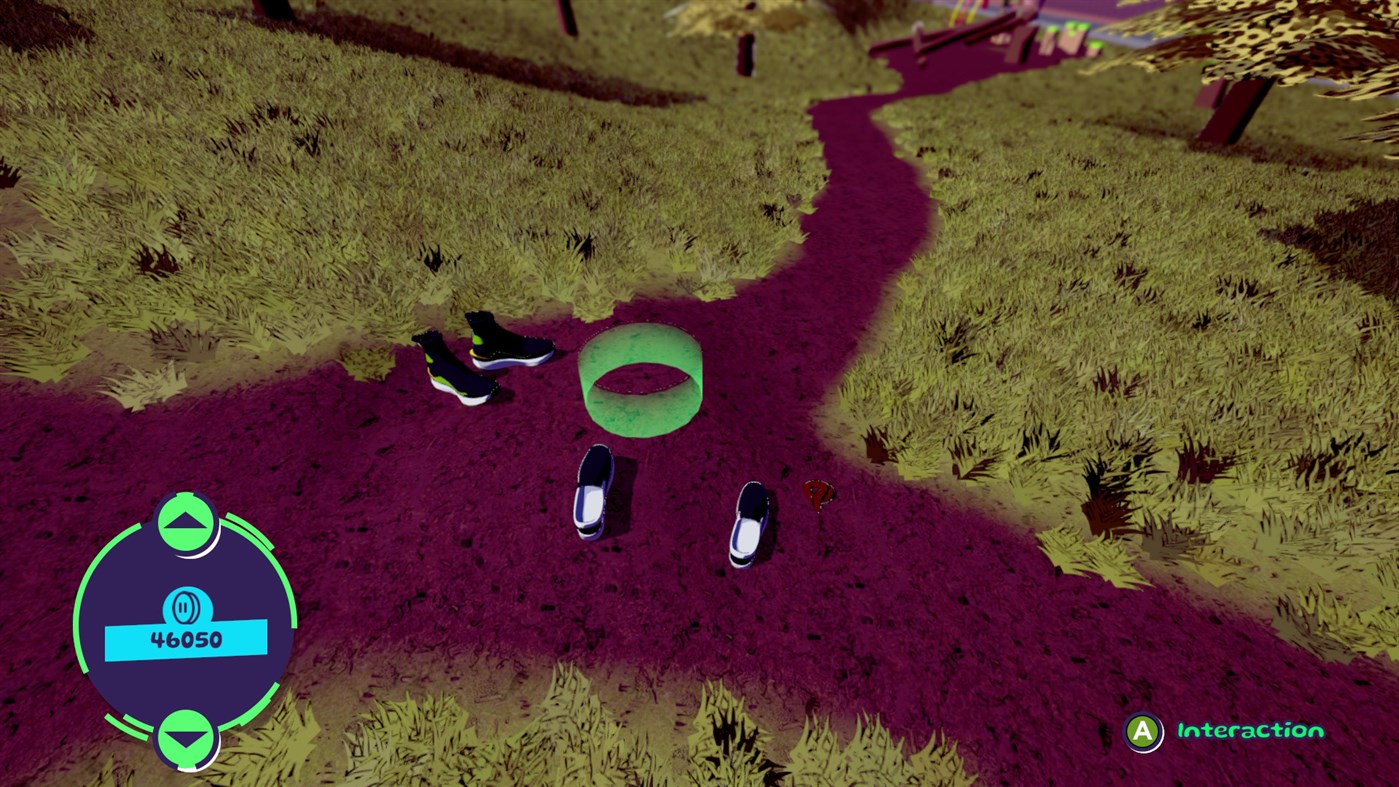
Task: Expand the dial using the upper chevron
Action: (x=186, y=519)
